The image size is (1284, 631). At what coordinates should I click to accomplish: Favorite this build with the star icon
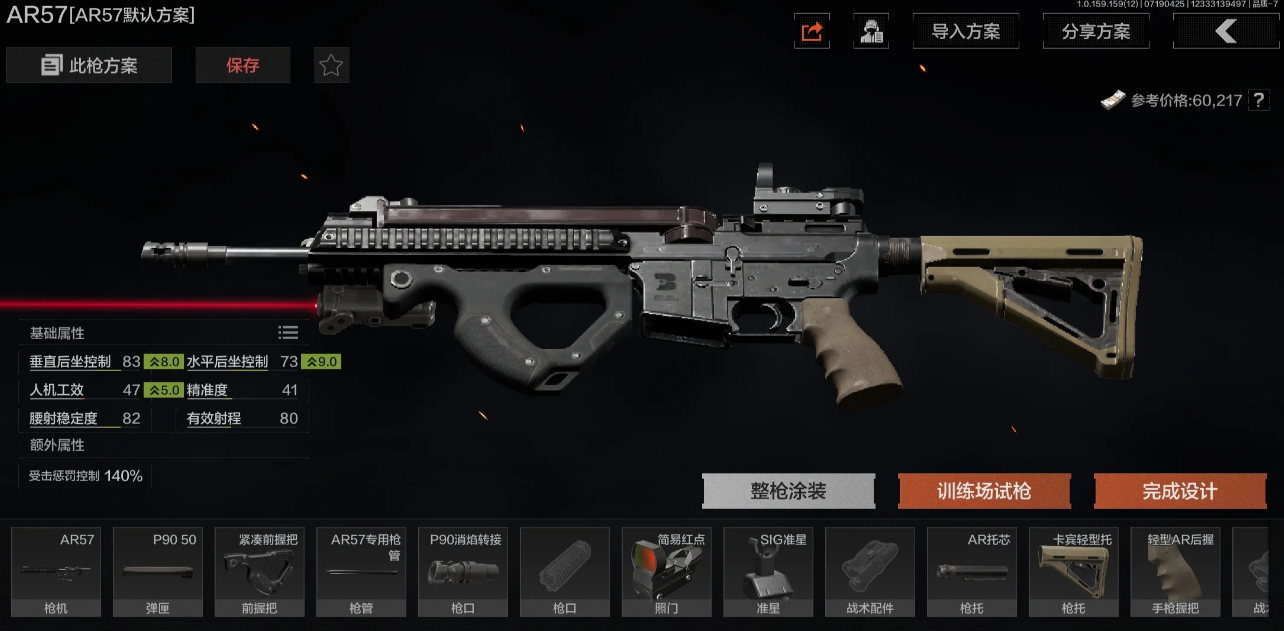click(x=331, y=66)
